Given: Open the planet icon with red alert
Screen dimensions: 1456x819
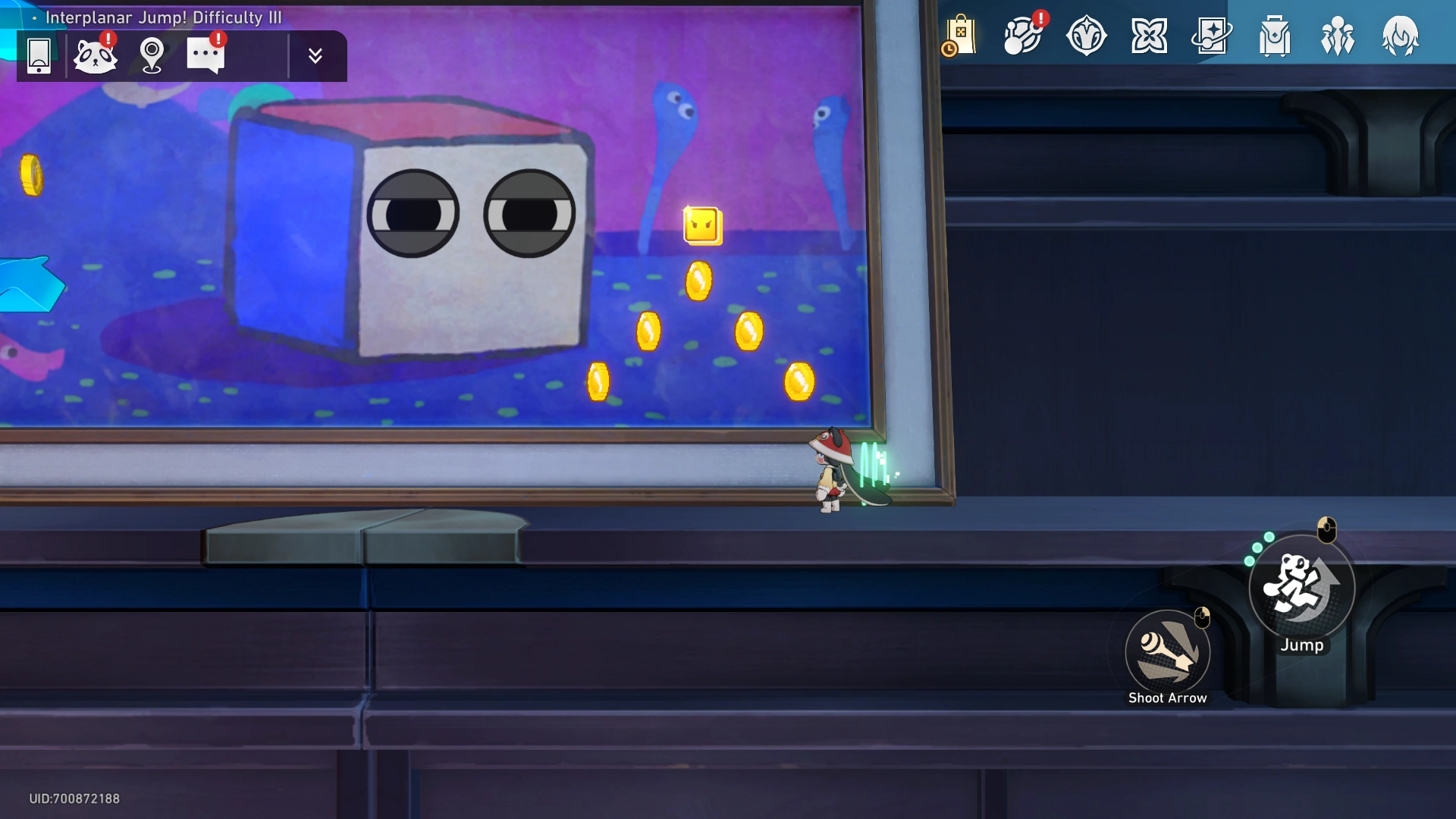Looking at the screenshot, I should (x=1023, y=36).
